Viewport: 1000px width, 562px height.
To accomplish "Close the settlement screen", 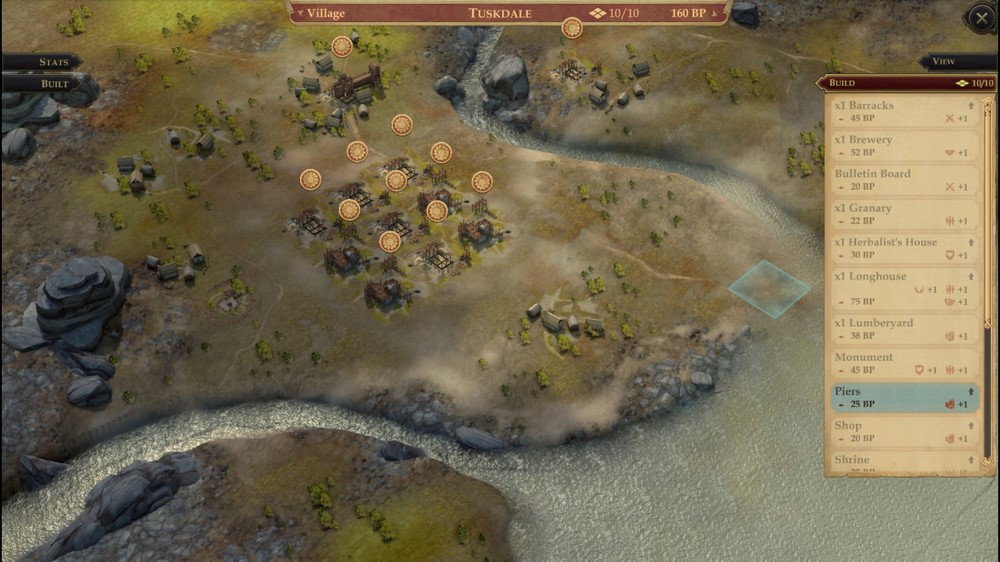I will click(x=979, y=19).
